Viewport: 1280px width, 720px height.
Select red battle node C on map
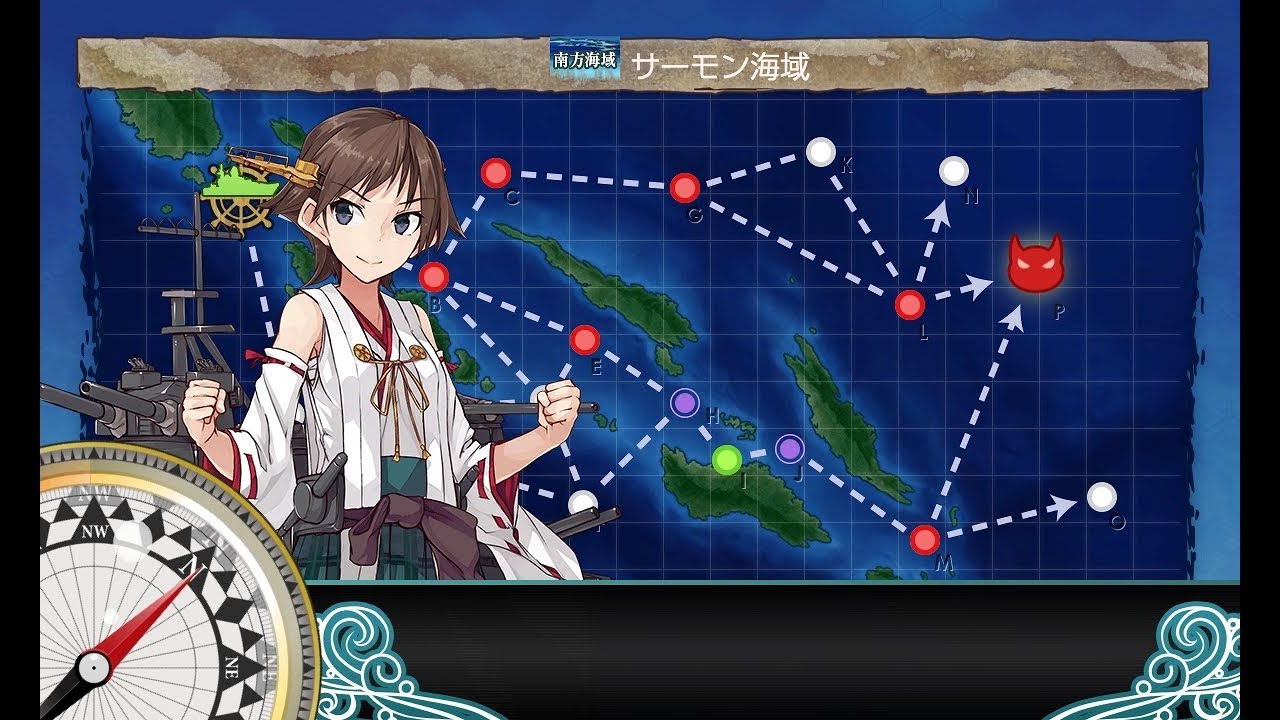495,173
